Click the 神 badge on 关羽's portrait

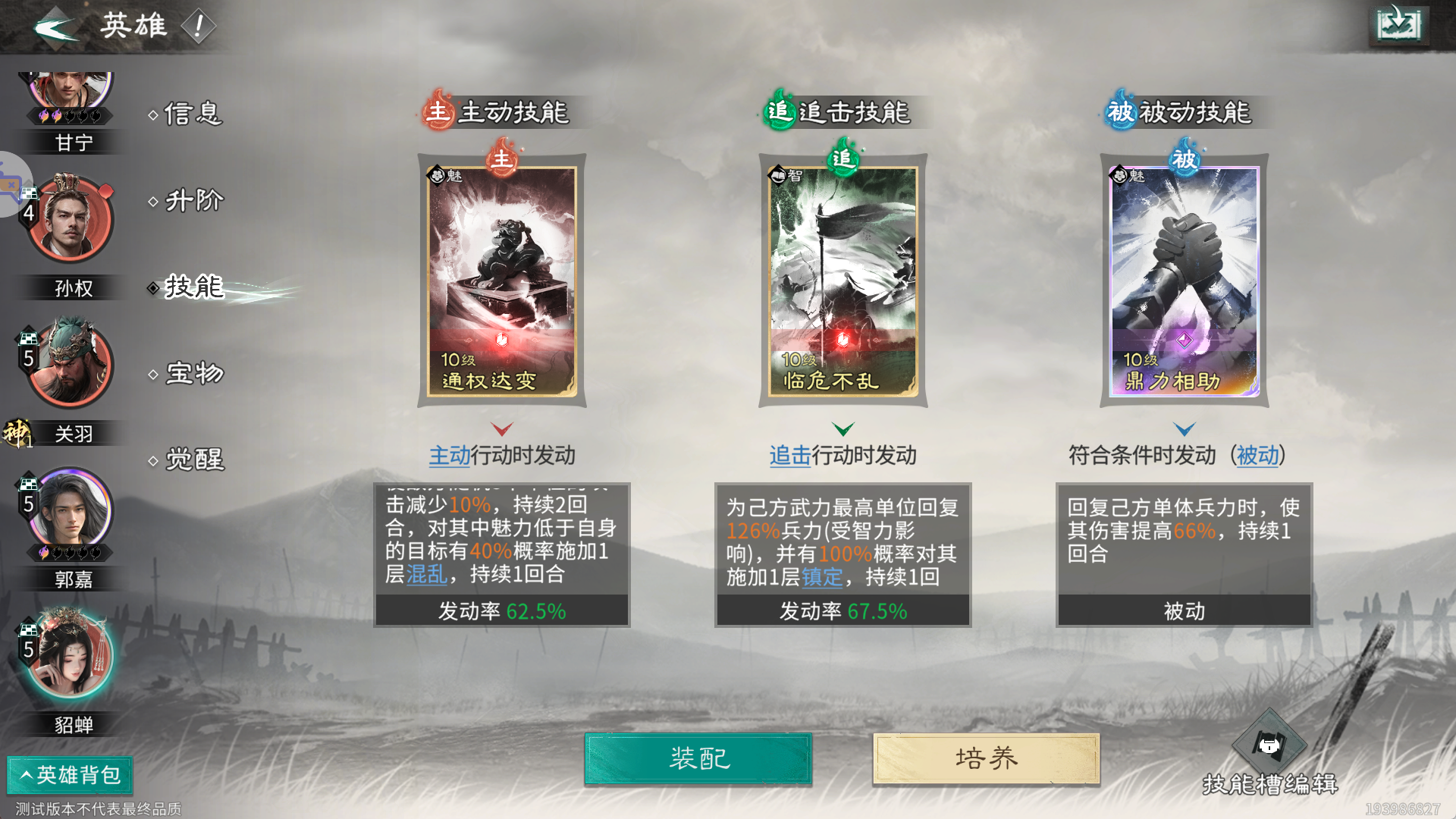coord(17,432)
